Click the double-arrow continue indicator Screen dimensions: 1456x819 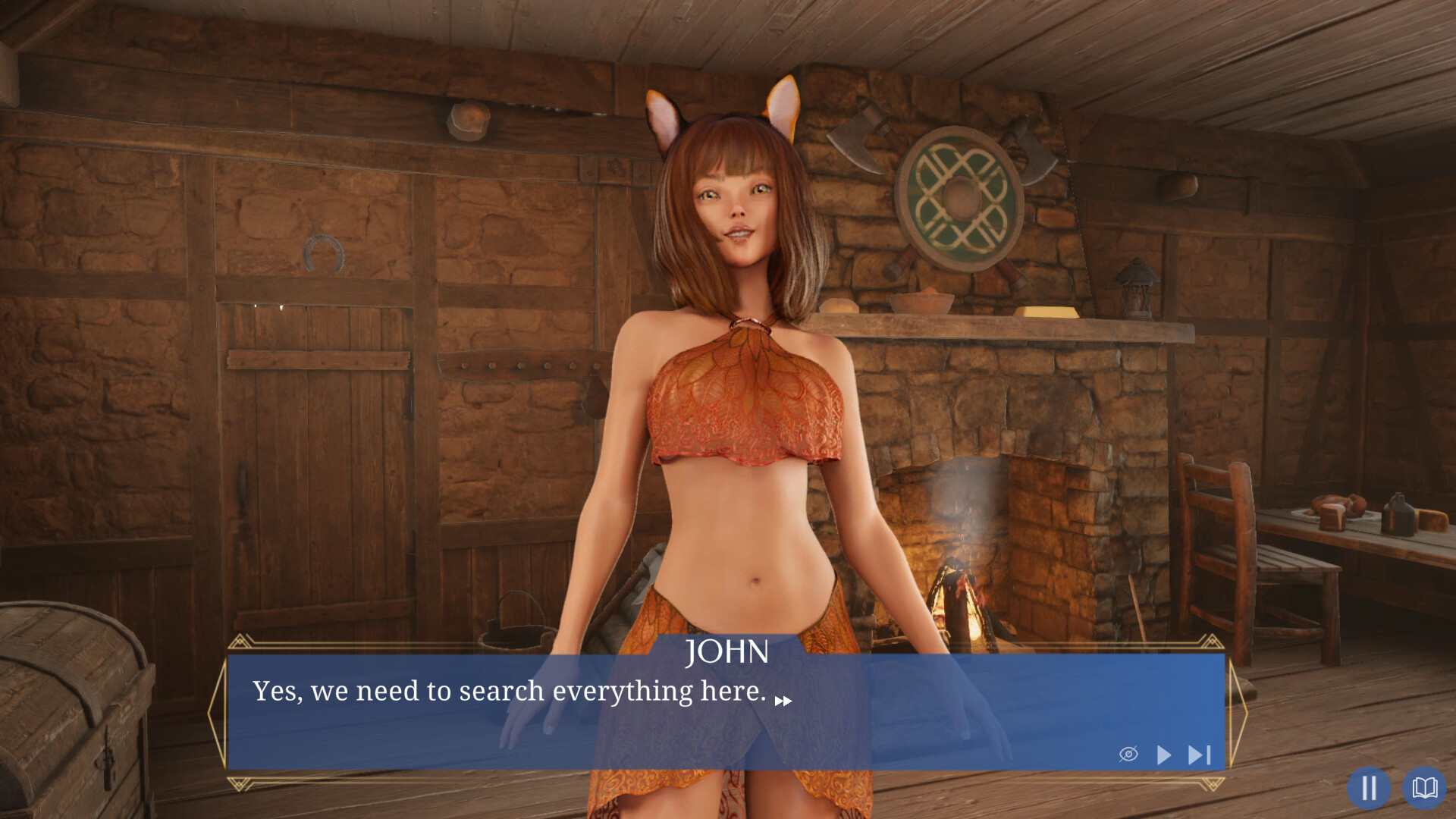click(783, 701)
